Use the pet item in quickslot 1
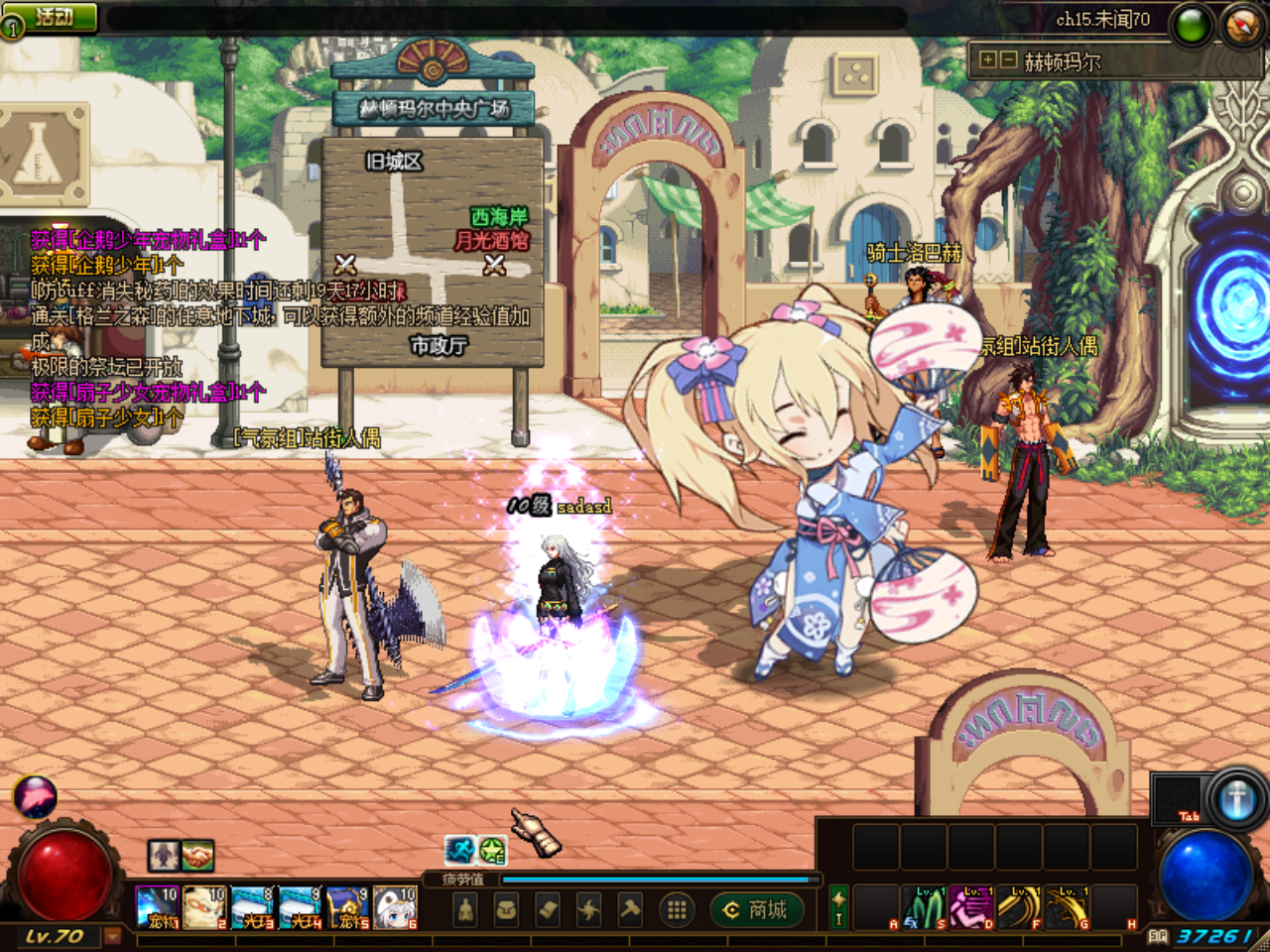Image resolution: width=1270 pixels, height=952 pixels. click(x=156, y=907)
